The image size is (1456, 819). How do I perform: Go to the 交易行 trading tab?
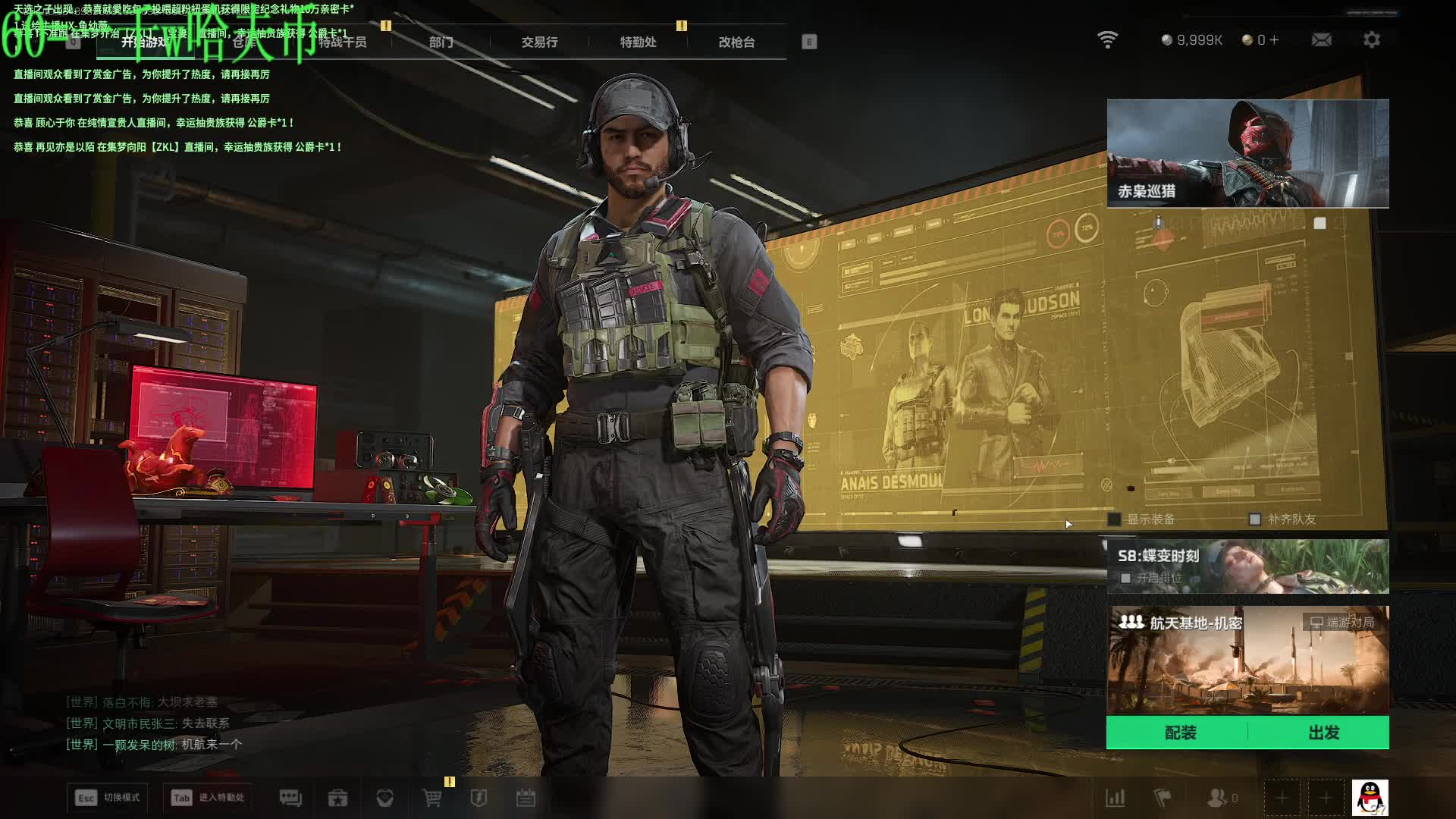tap(539, 42)
